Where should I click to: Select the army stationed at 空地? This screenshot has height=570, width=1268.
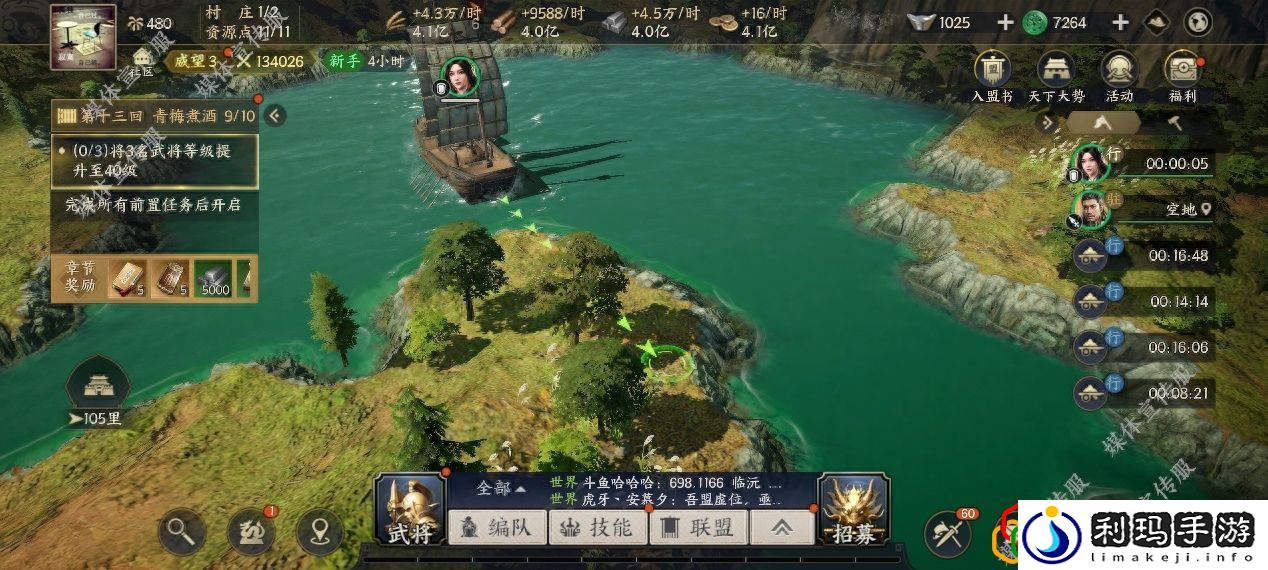point(1143,209)
